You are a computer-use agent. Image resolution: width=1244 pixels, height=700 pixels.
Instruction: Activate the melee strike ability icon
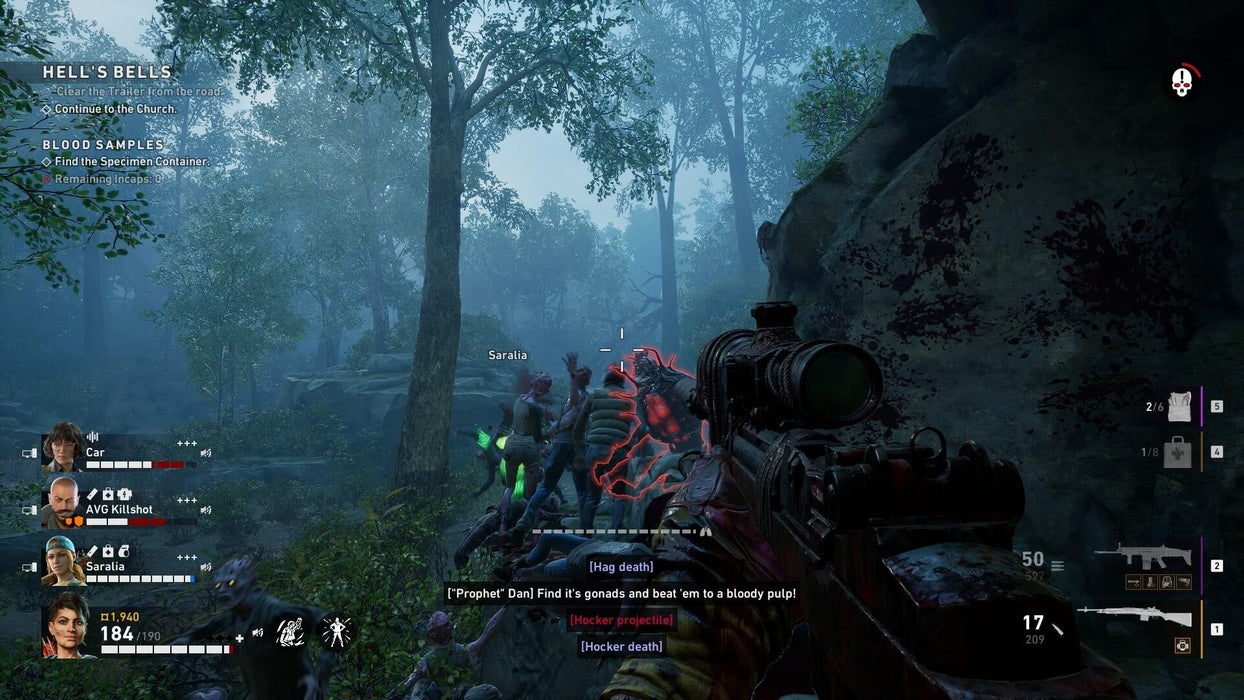[290, 631]
